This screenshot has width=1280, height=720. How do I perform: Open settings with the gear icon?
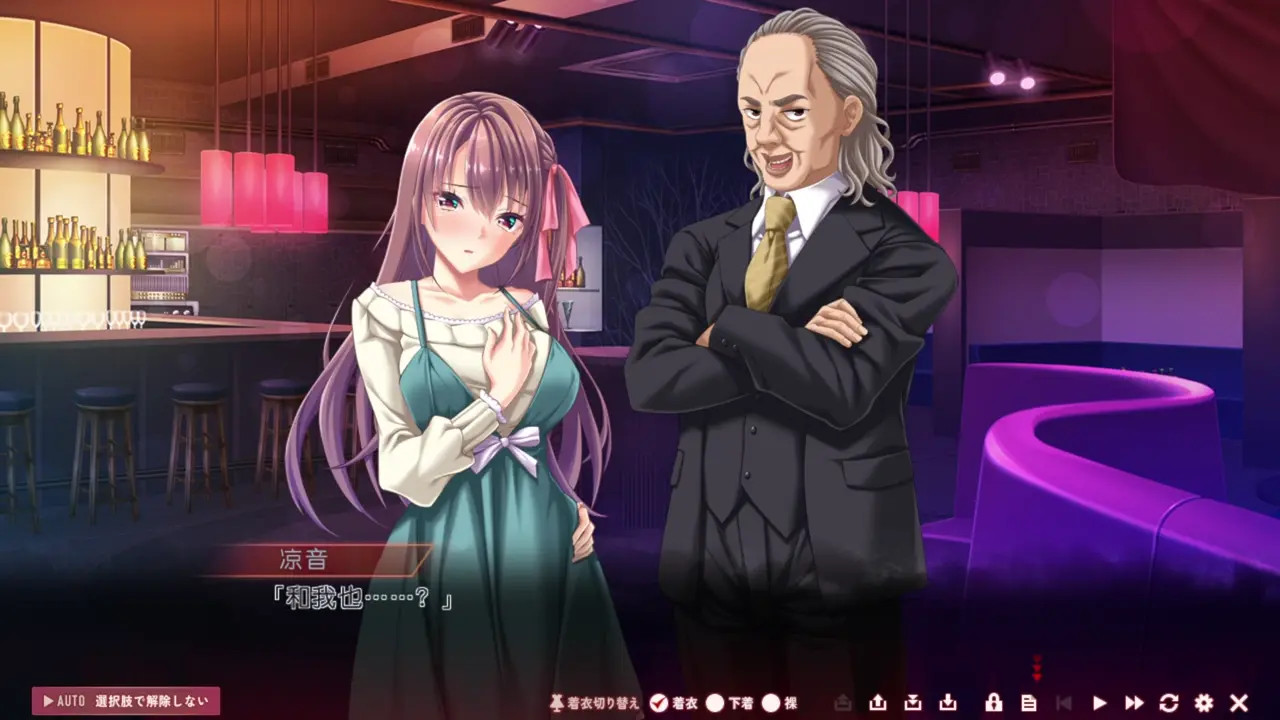coord(1204,703)
